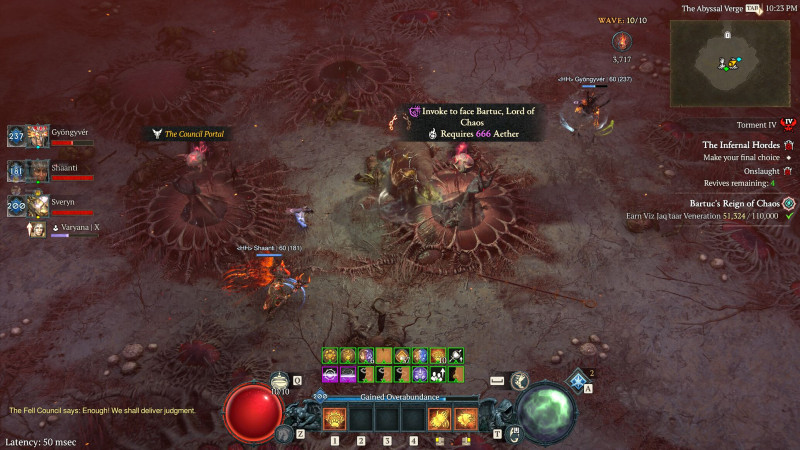The height and width of the screenshot is (450, 800).
Task: Use the left mouse button skill
Action: [x=439, y=420]
